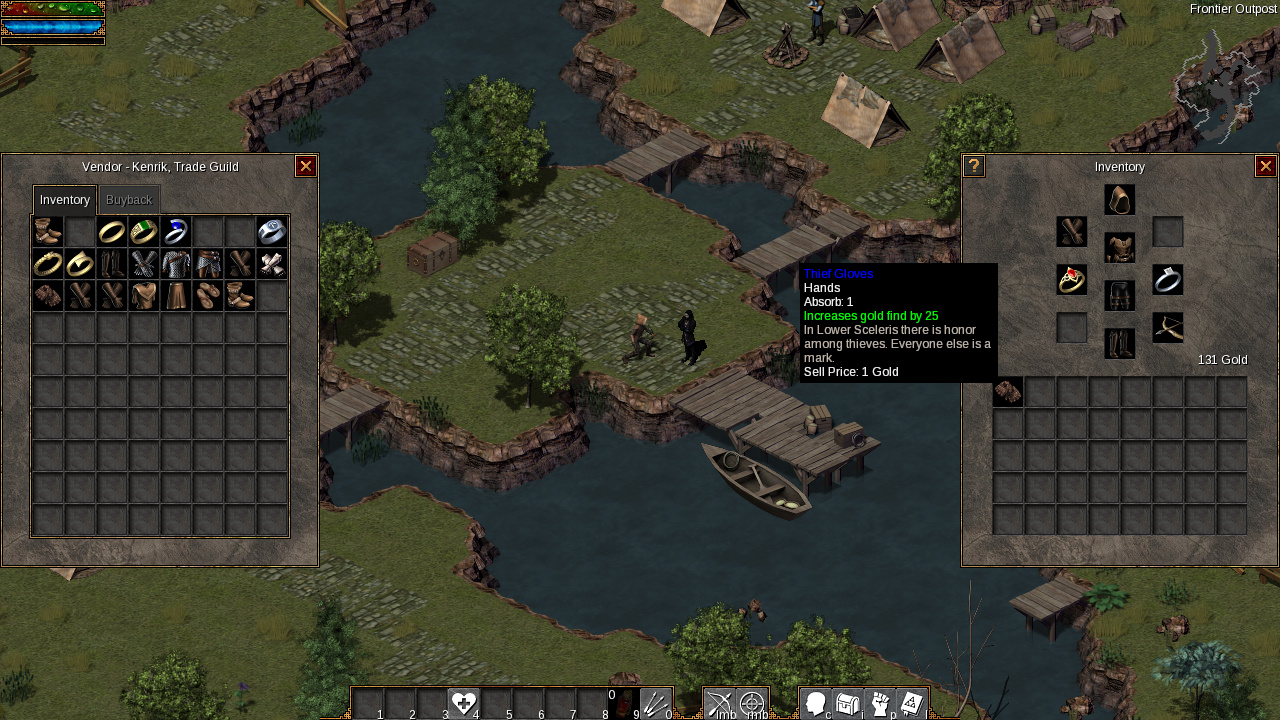Open the inventory help question mark
This screenshot has height=720, width=1280.
[x=974, y=167]
